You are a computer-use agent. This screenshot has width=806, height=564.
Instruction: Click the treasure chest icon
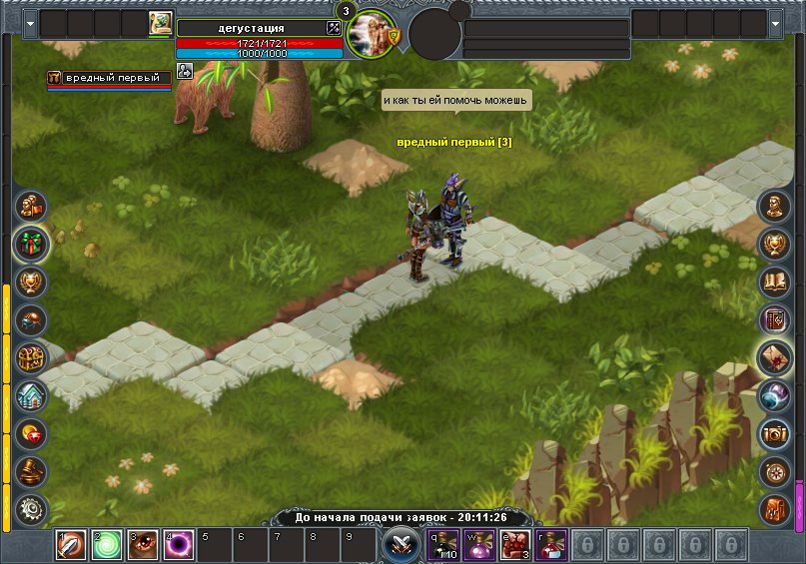[31, 357]
